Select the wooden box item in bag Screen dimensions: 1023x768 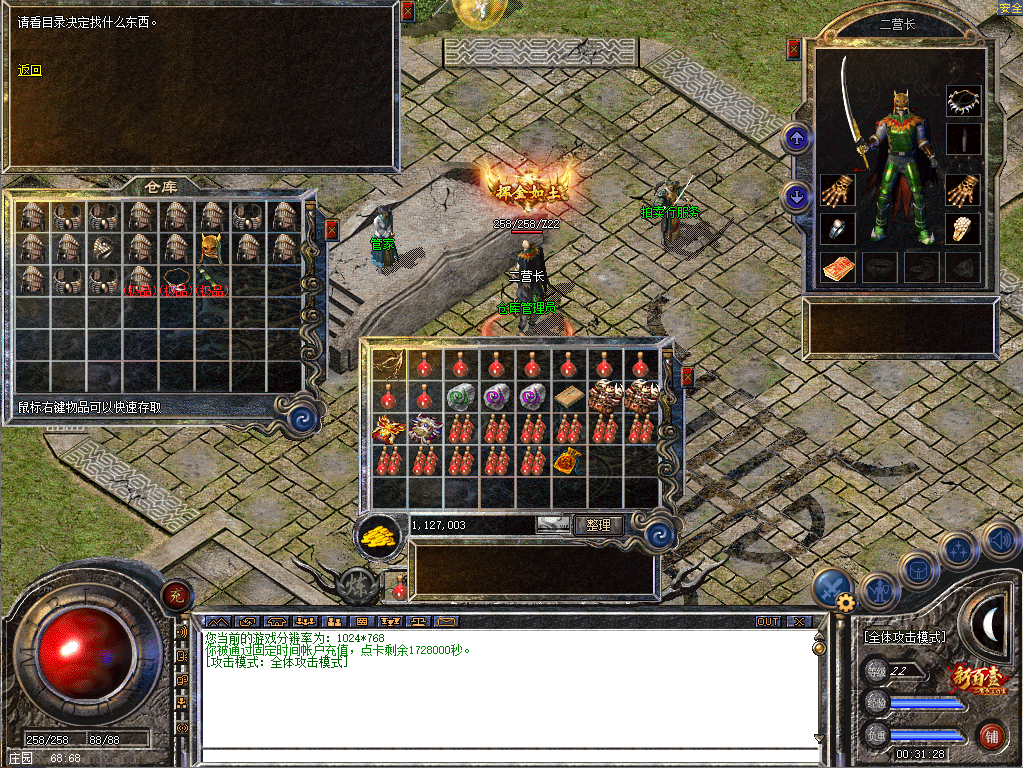pyautogui.click(x=569, y=396)
